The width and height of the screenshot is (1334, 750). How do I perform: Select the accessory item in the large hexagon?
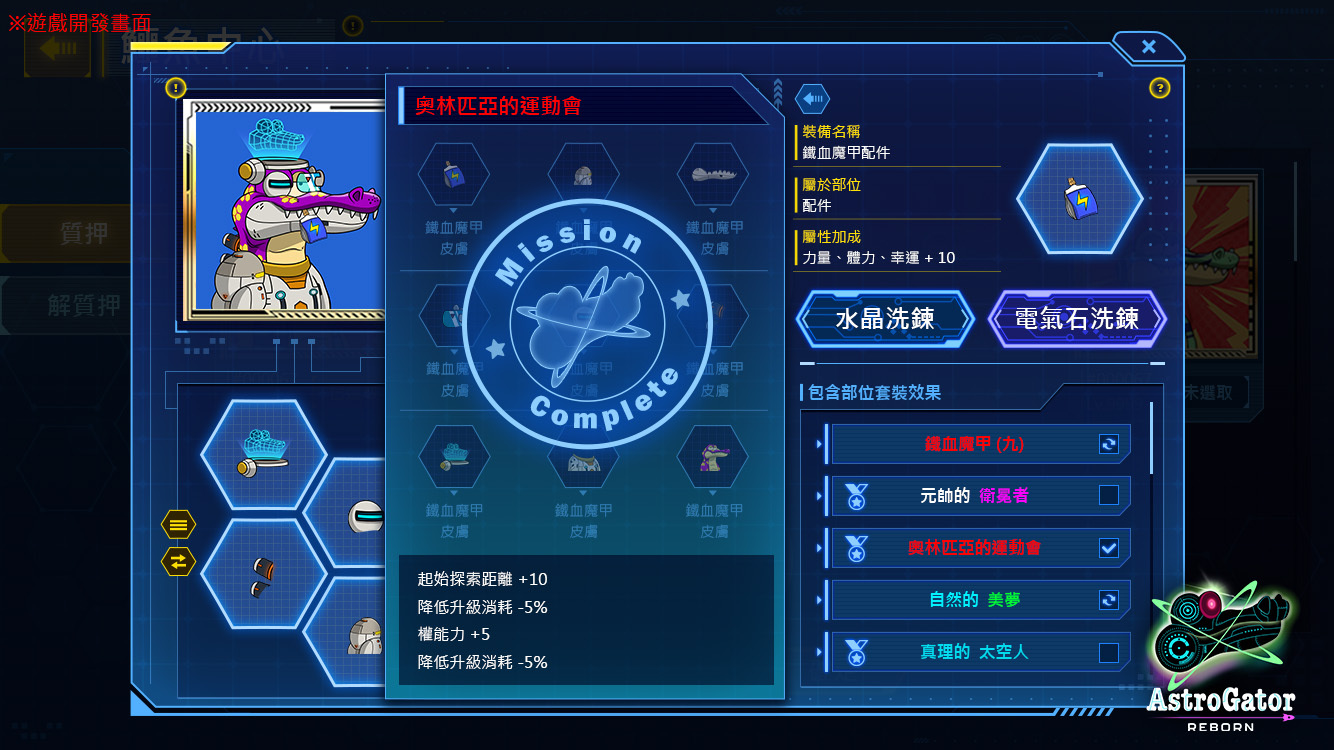tap(1080, 198)
